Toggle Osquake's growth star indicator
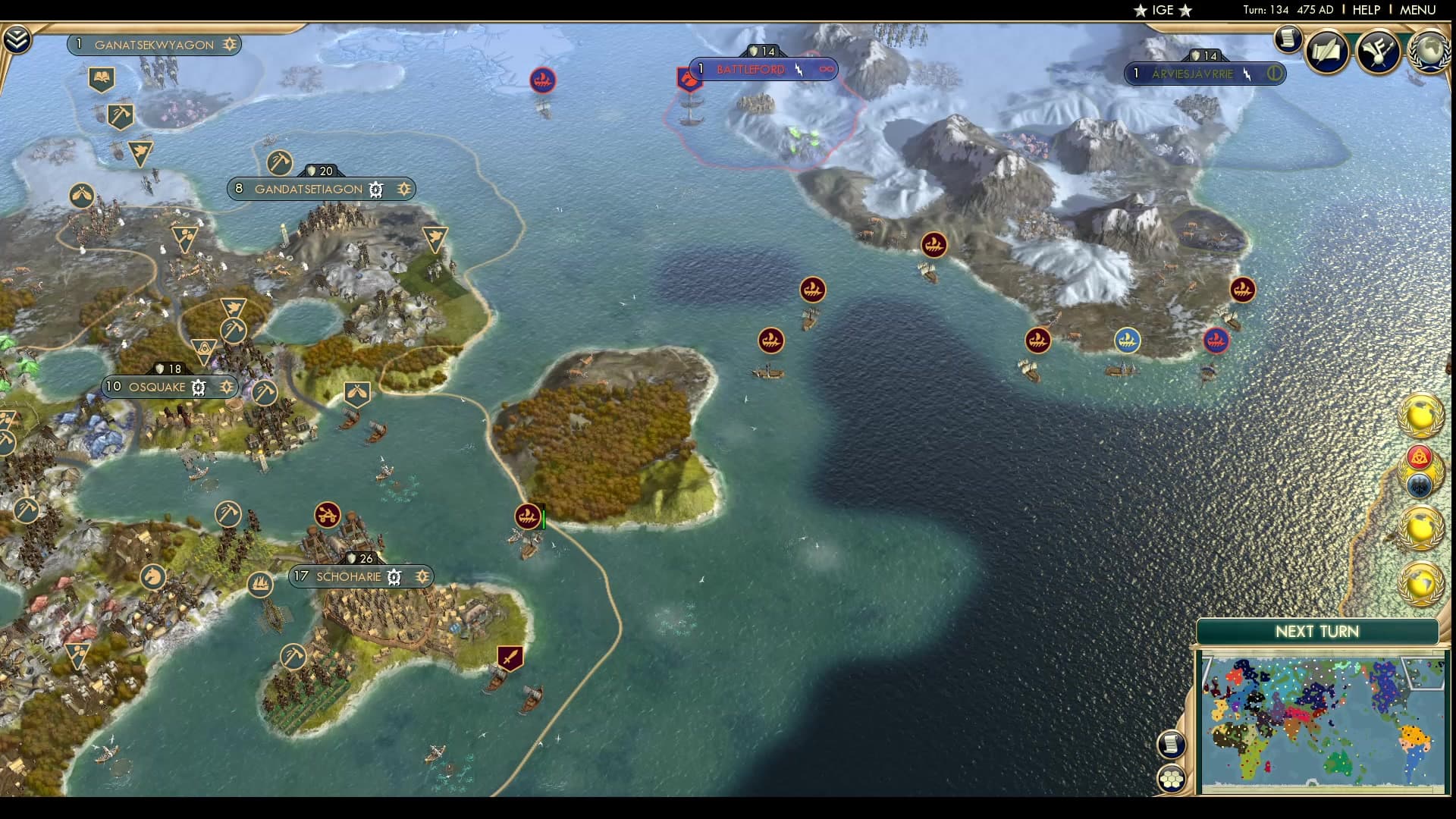 (227, 387)
